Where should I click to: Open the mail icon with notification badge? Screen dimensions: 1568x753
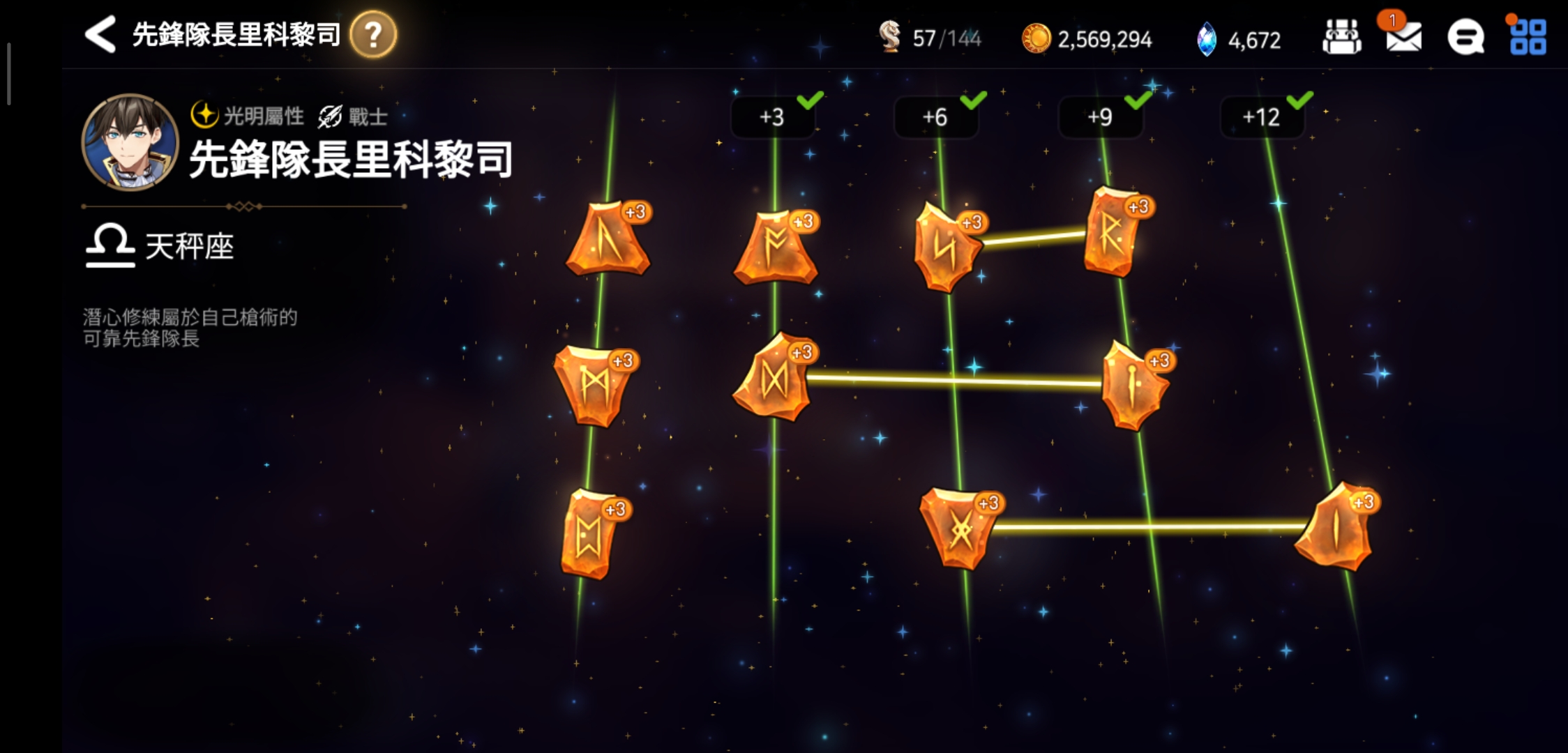[1404, 40]
